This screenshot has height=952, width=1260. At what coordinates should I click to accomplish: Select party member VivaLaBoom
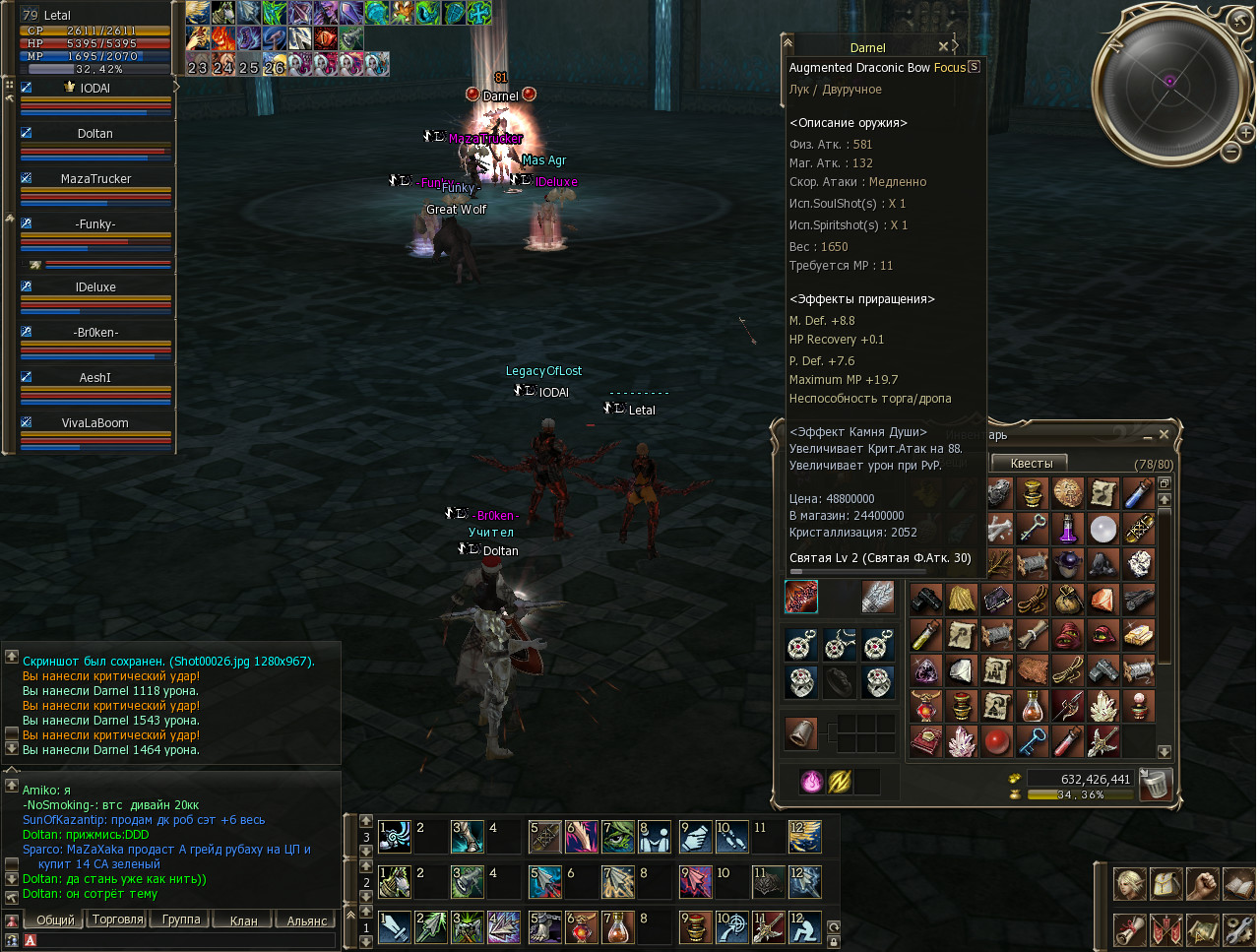(x=95, y=423)
